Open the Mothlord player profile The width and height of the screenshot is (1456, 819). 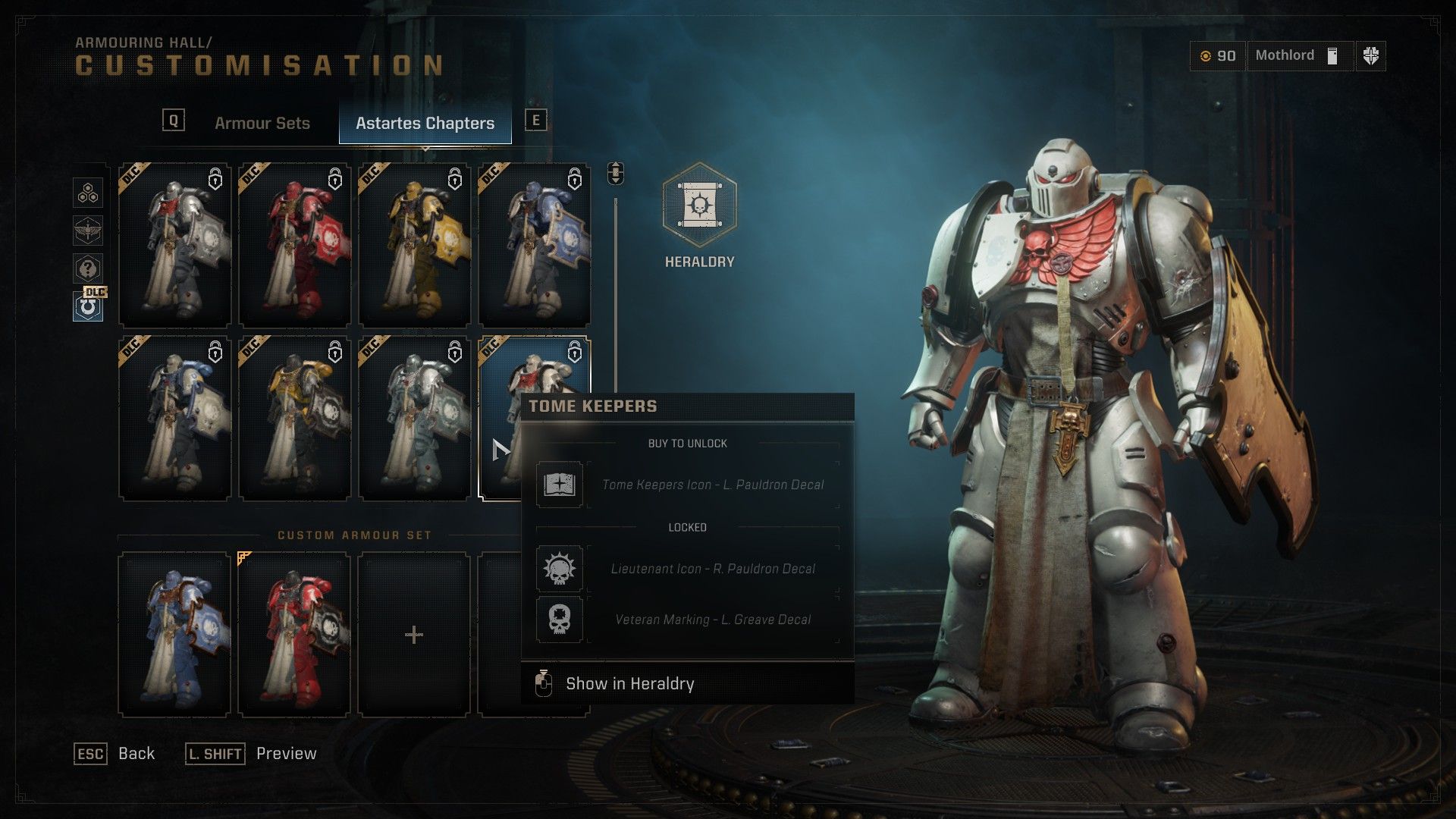(x=1298, y=55)
